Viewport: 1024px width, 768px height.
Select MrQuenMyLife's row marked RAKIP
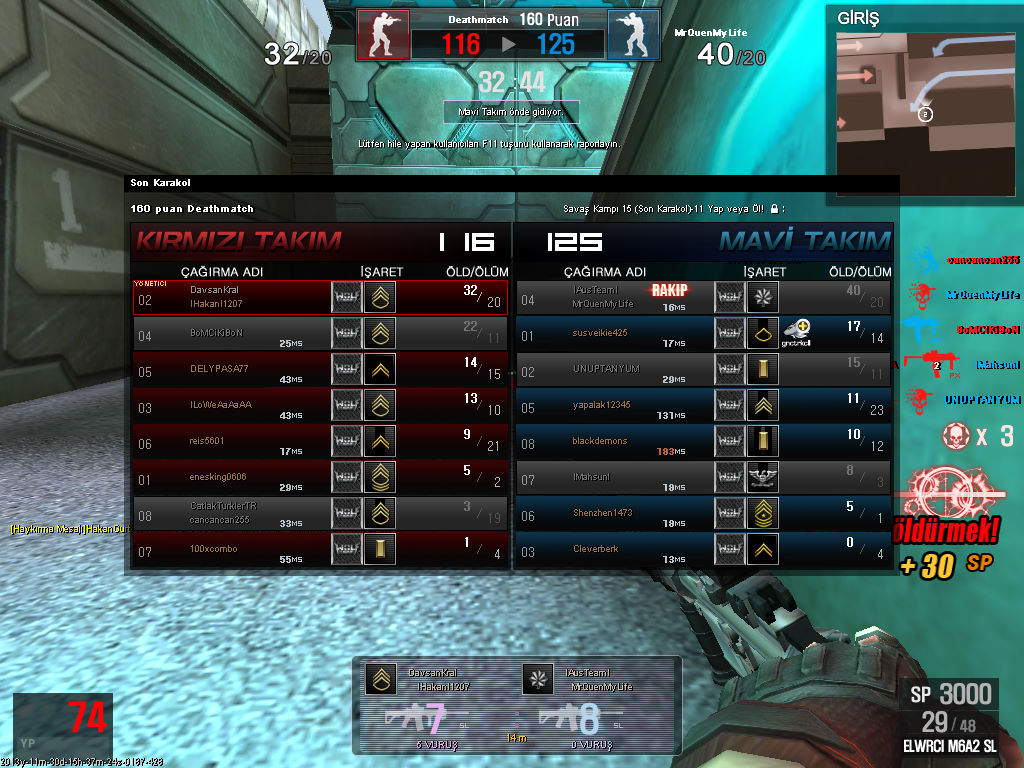(x=704, y=297)
